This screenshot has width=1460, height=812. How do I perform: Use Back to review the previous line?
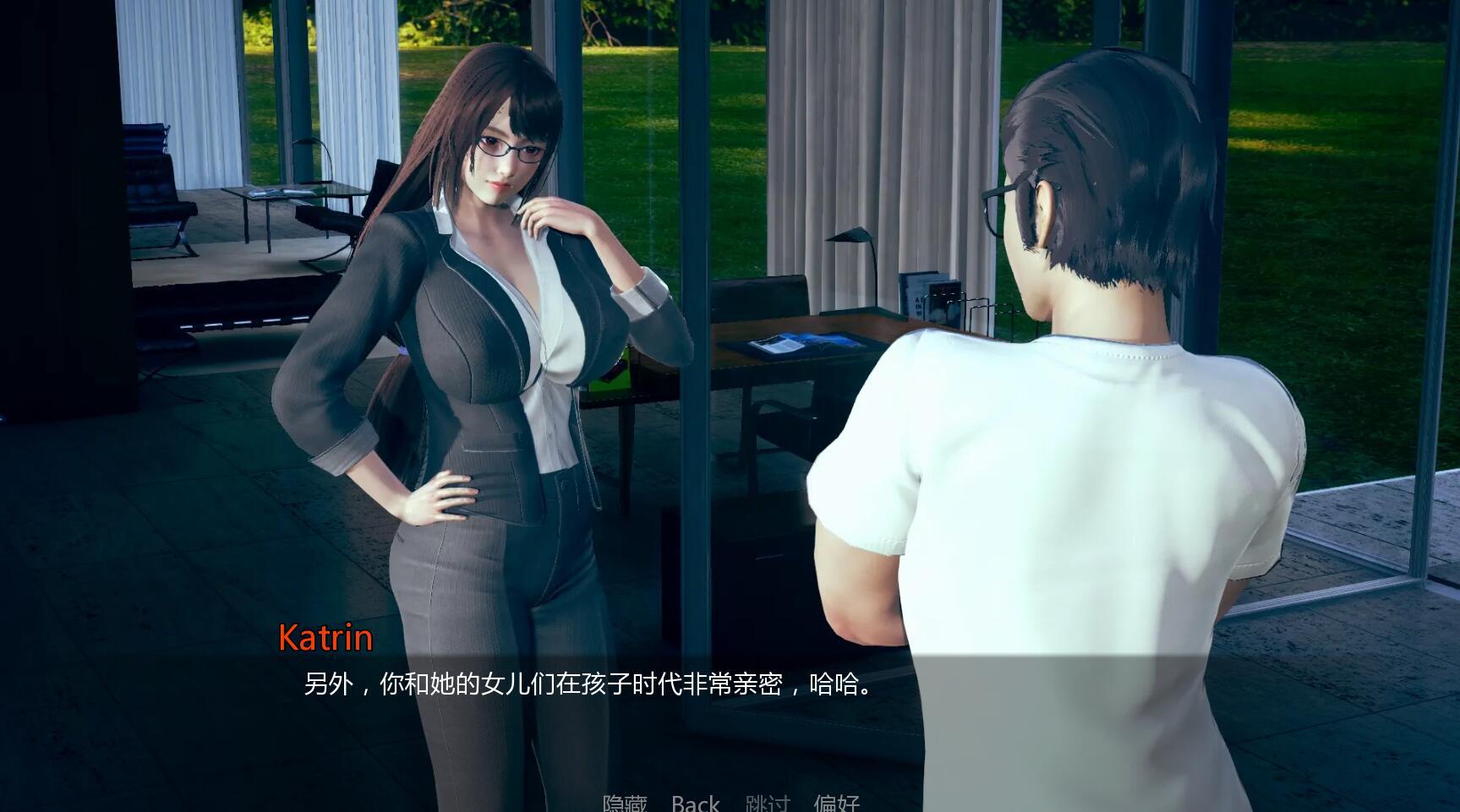click(x=694, y=803)
